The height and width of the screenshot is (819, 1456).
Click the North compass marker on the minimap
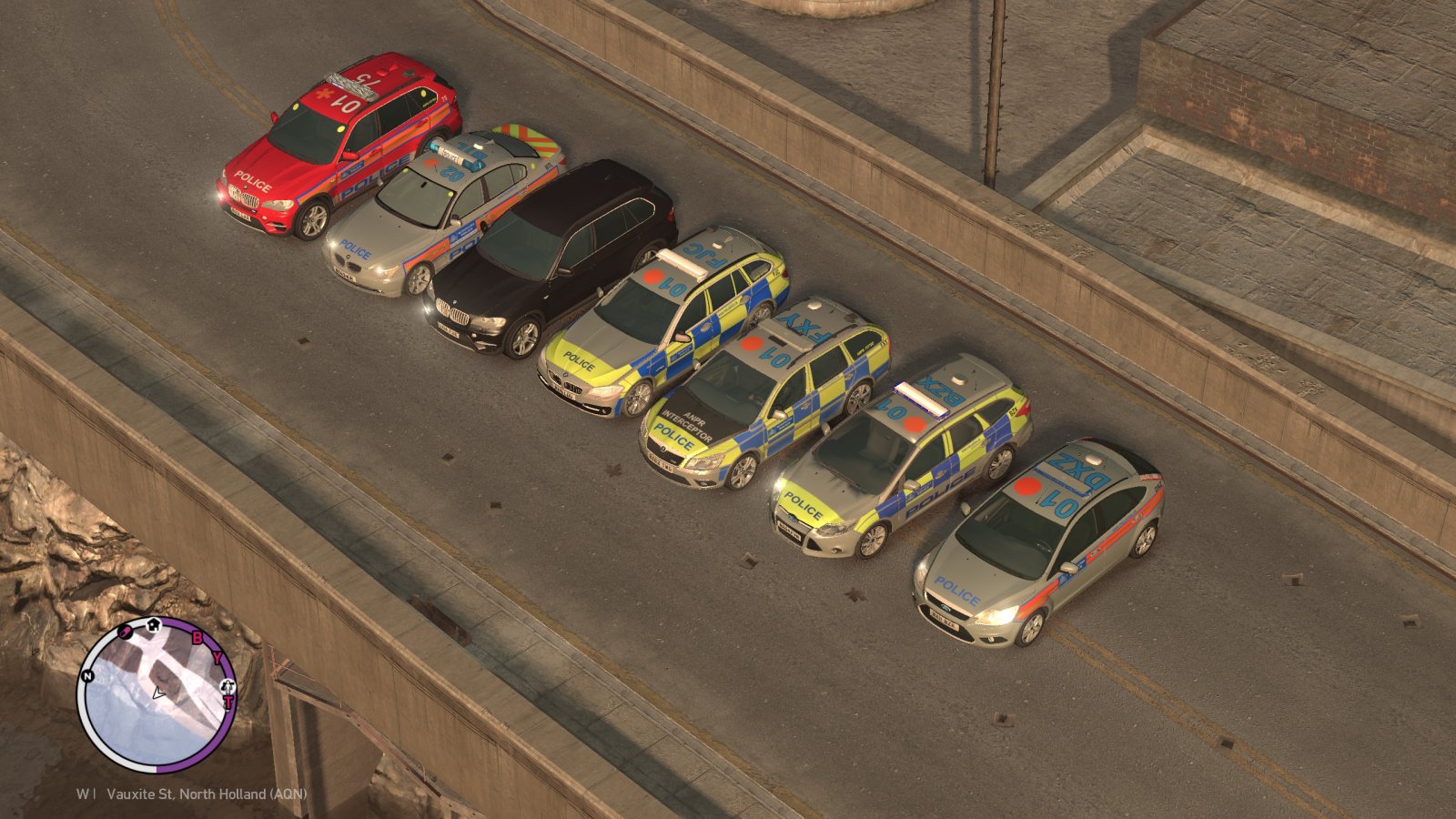87,676
